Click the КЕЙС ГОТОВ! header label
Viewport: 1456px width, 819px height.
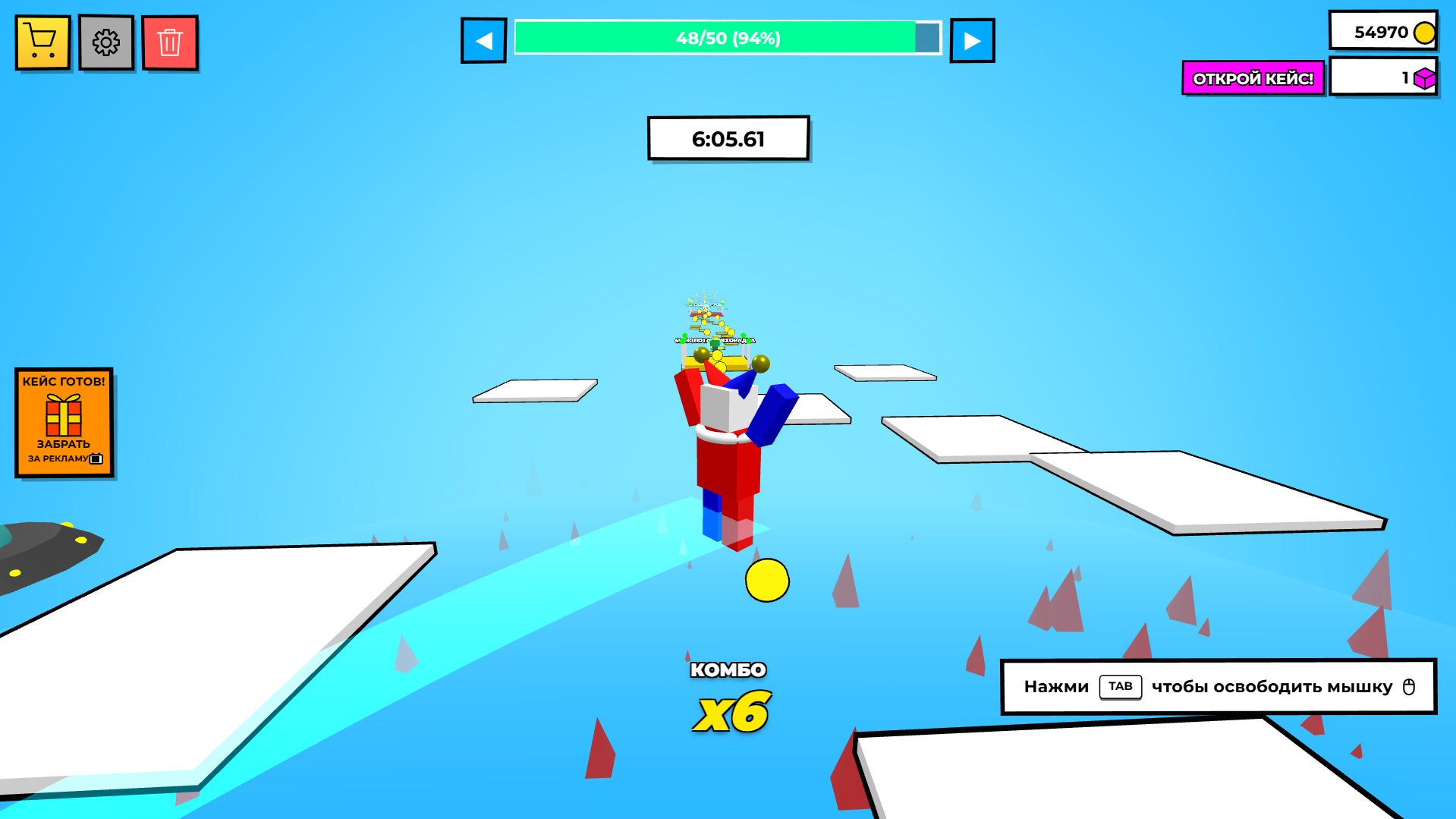point(64,380)
